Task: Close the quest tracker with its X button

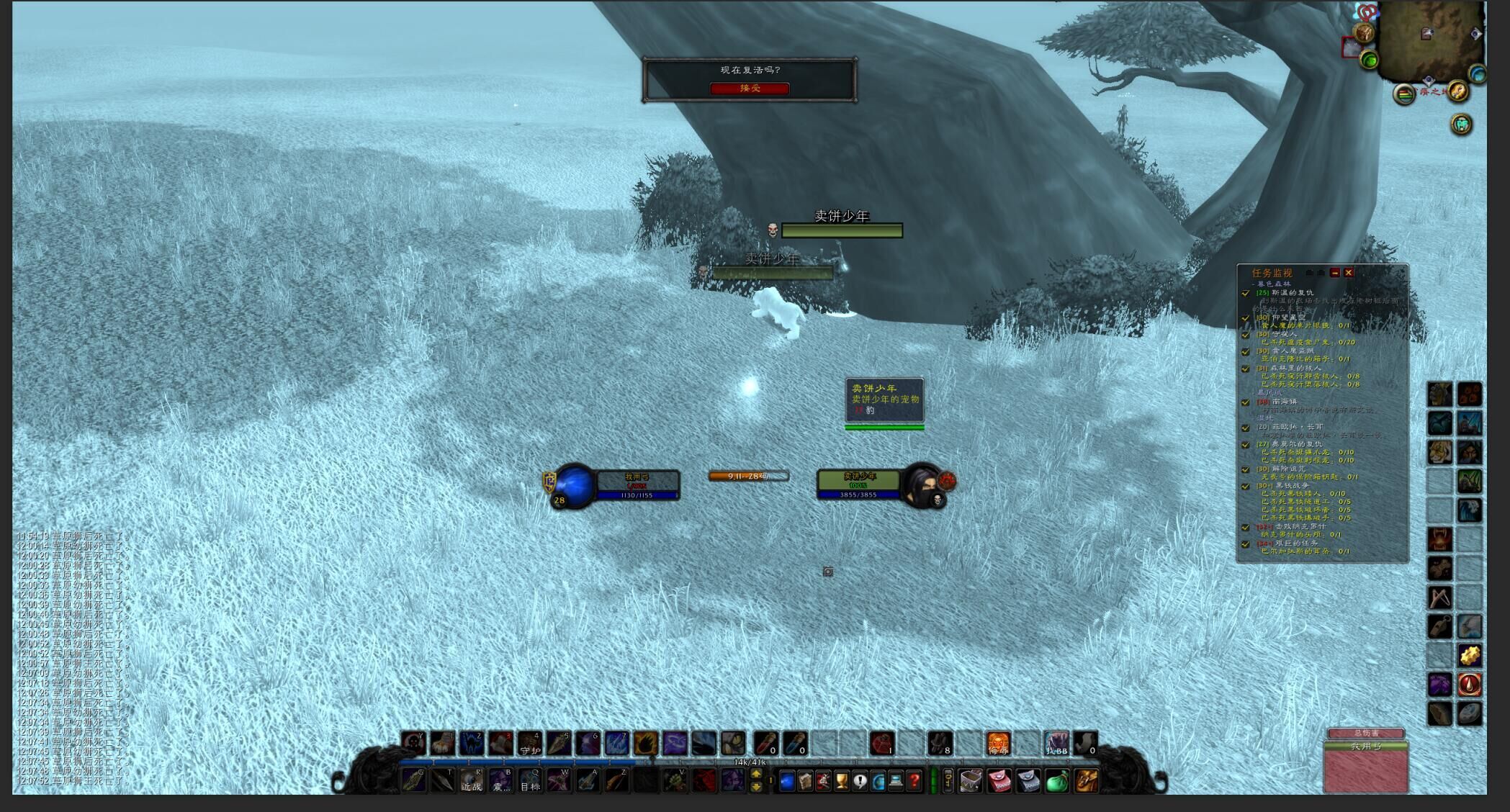Action: (x=1349, y=273)
